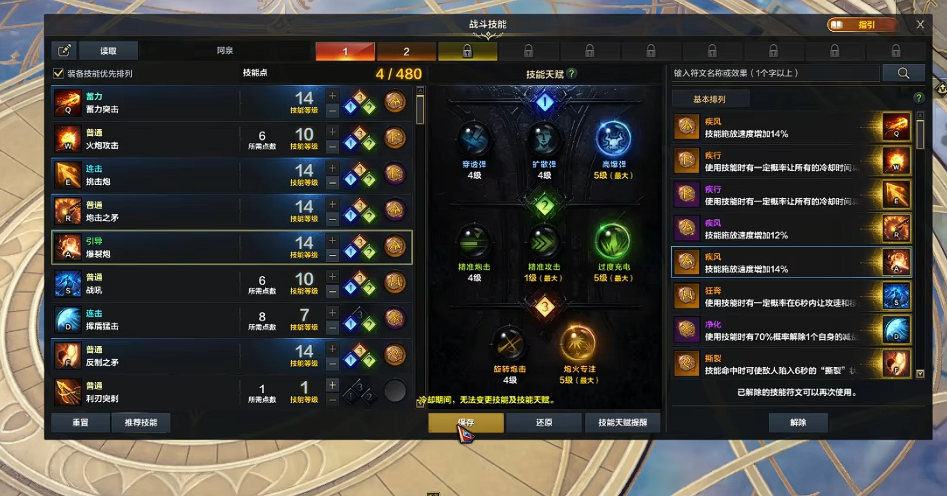The image size is (947, 496).
Task: Open 推荐技能 recommended skills
Action: 141,423
